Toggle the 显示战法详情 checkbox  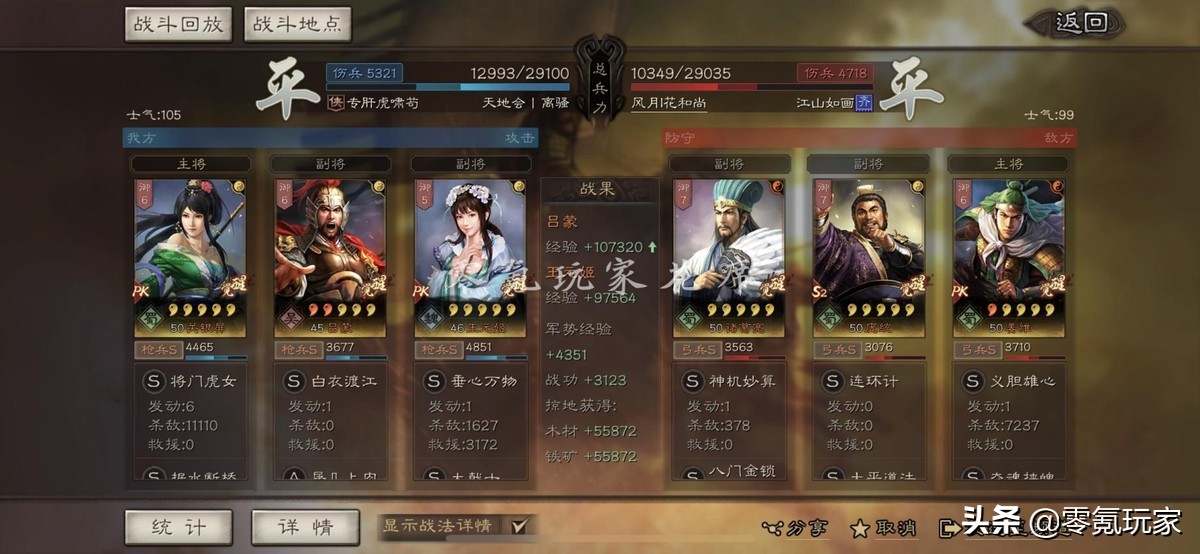tap(519, 526)
